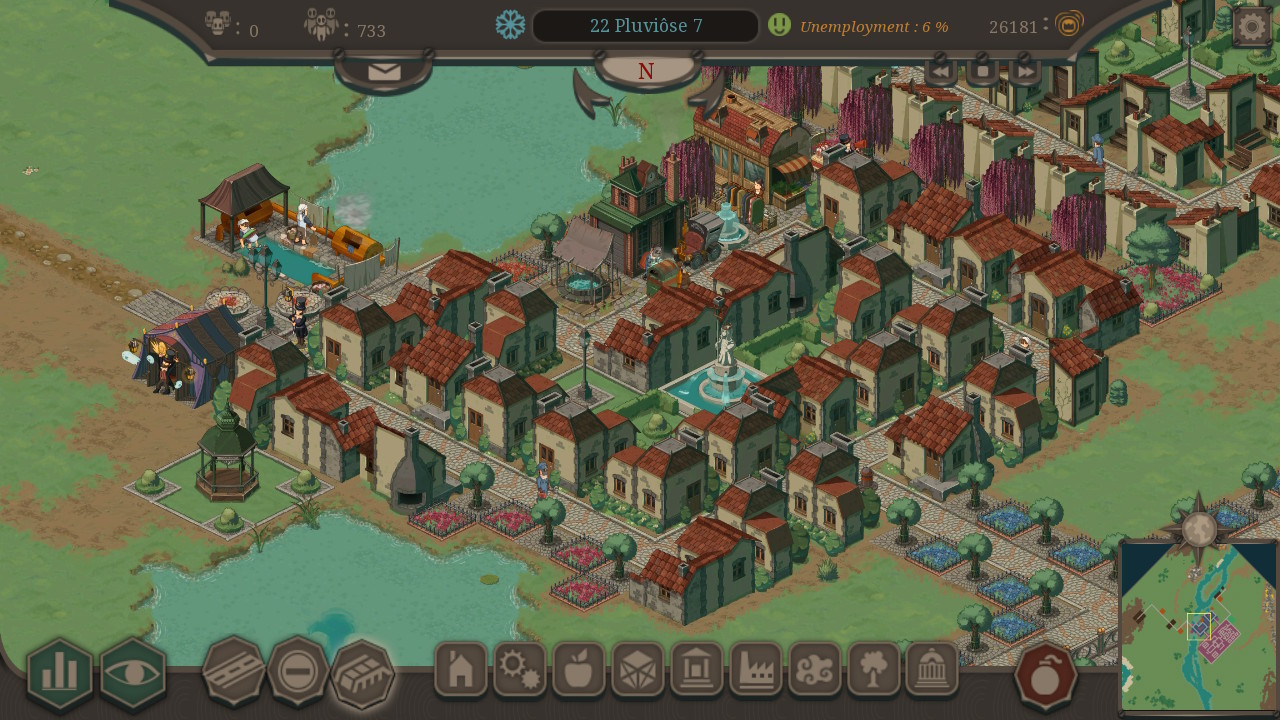Screen dimensions: 1280x720
Task: Toggle the overlays view with the eye icon
Action: (135, 673)
